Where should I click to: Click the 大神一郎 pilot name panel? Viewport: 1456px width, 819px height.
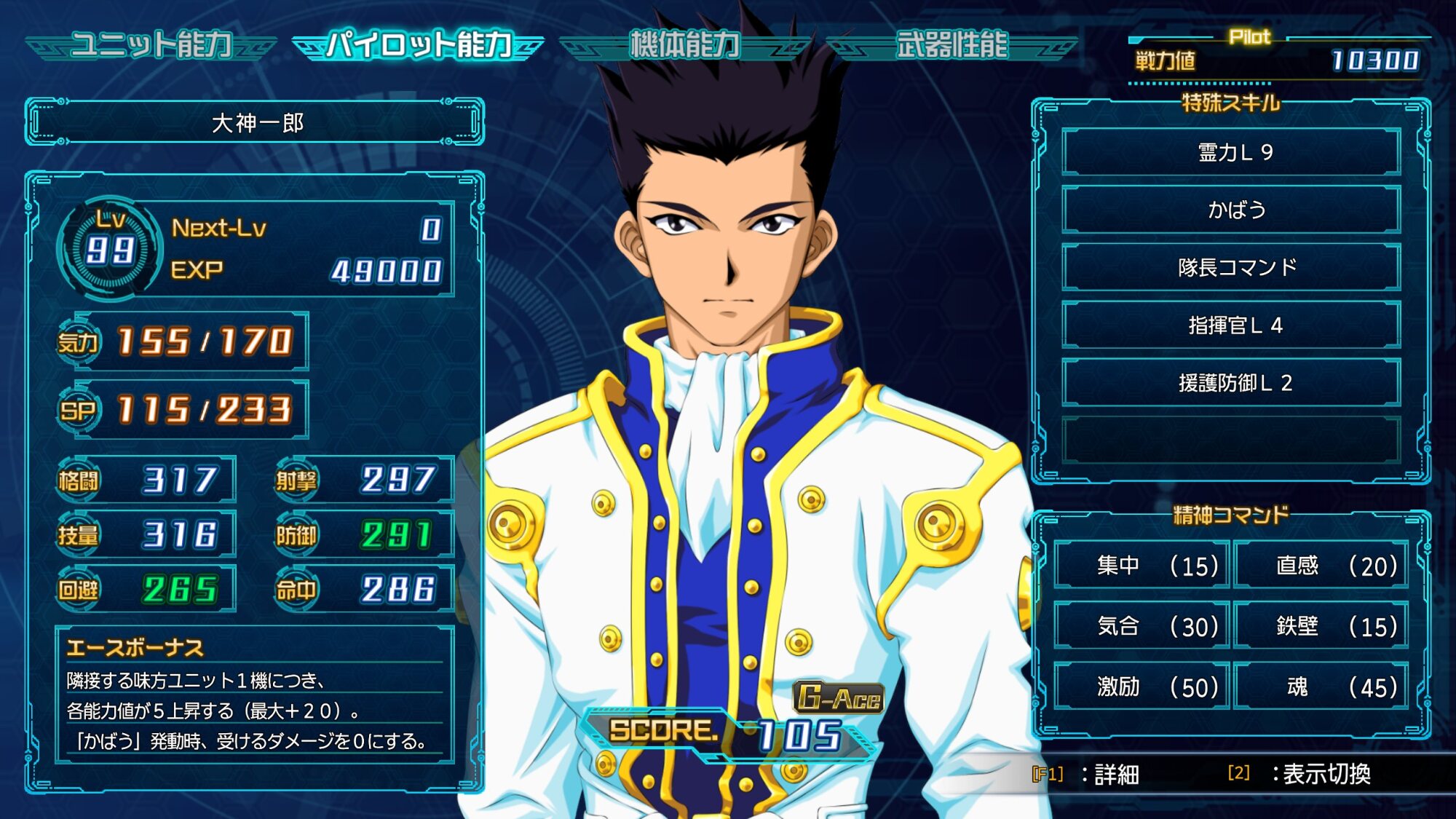tap(255, 122)
